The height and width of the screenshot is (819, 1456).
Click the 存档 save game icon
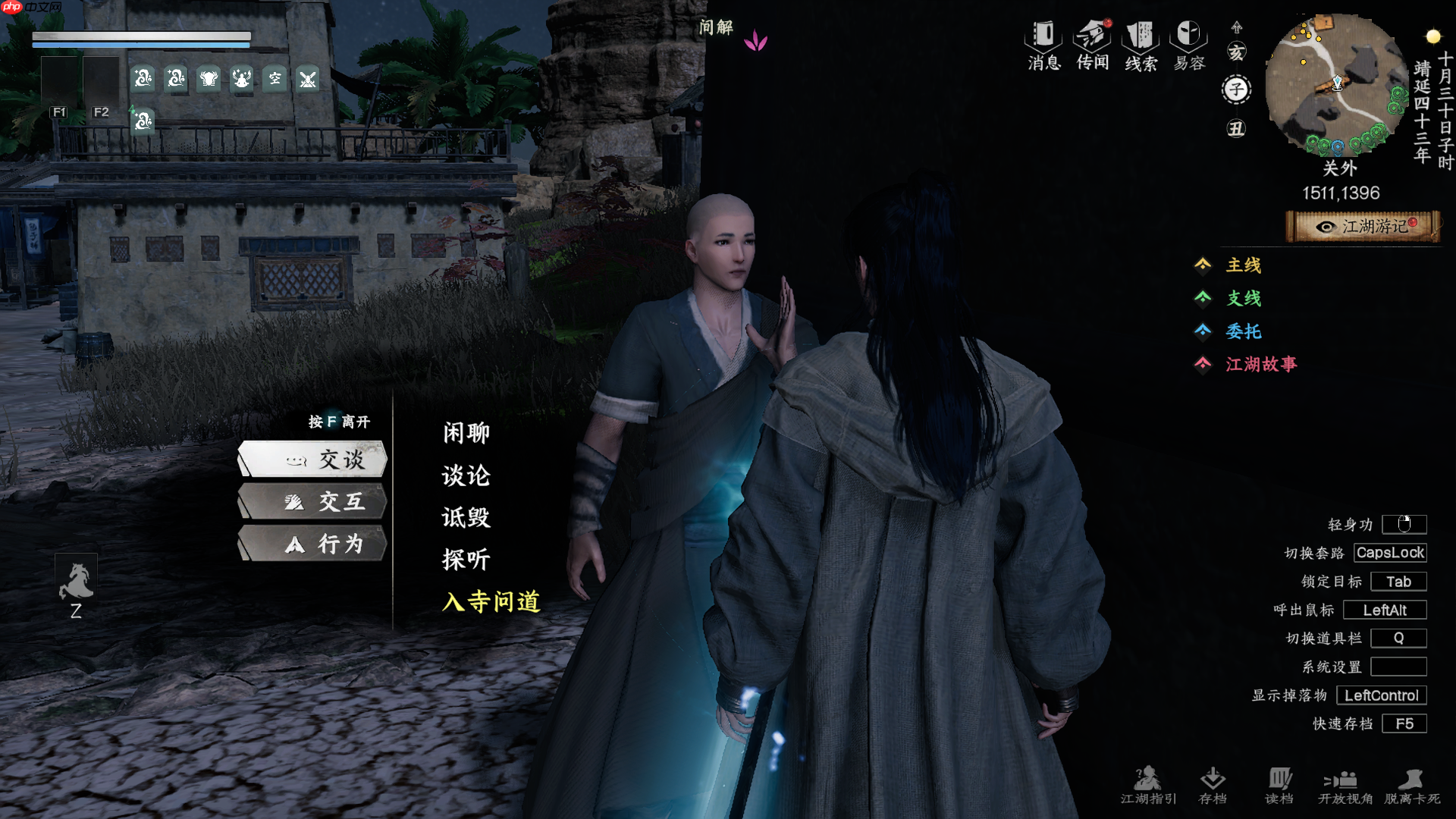click(x=1213, y=785)
